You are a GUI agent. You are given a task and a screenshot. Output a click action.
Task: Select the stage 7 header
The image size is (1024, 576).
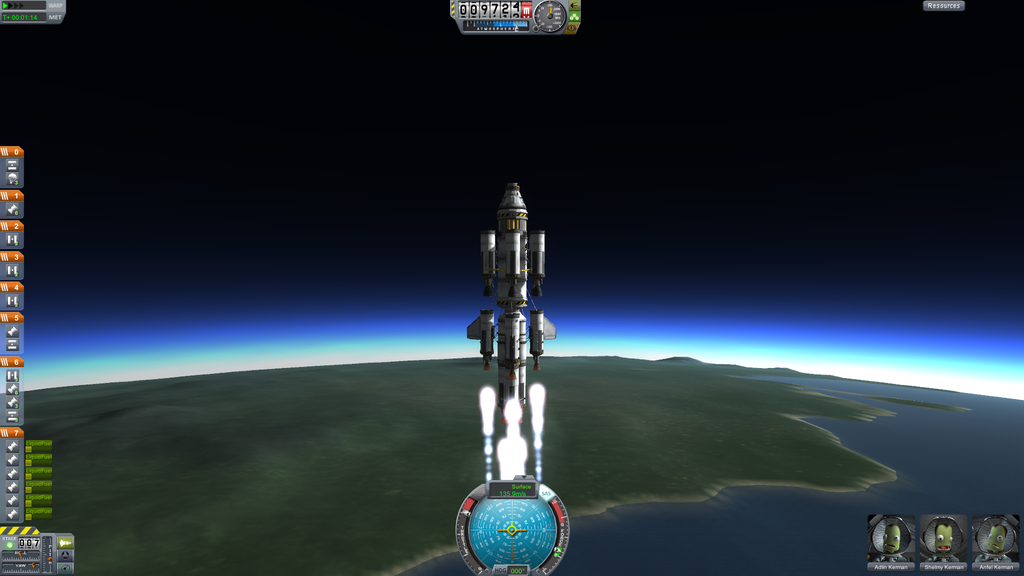[12, 433]
